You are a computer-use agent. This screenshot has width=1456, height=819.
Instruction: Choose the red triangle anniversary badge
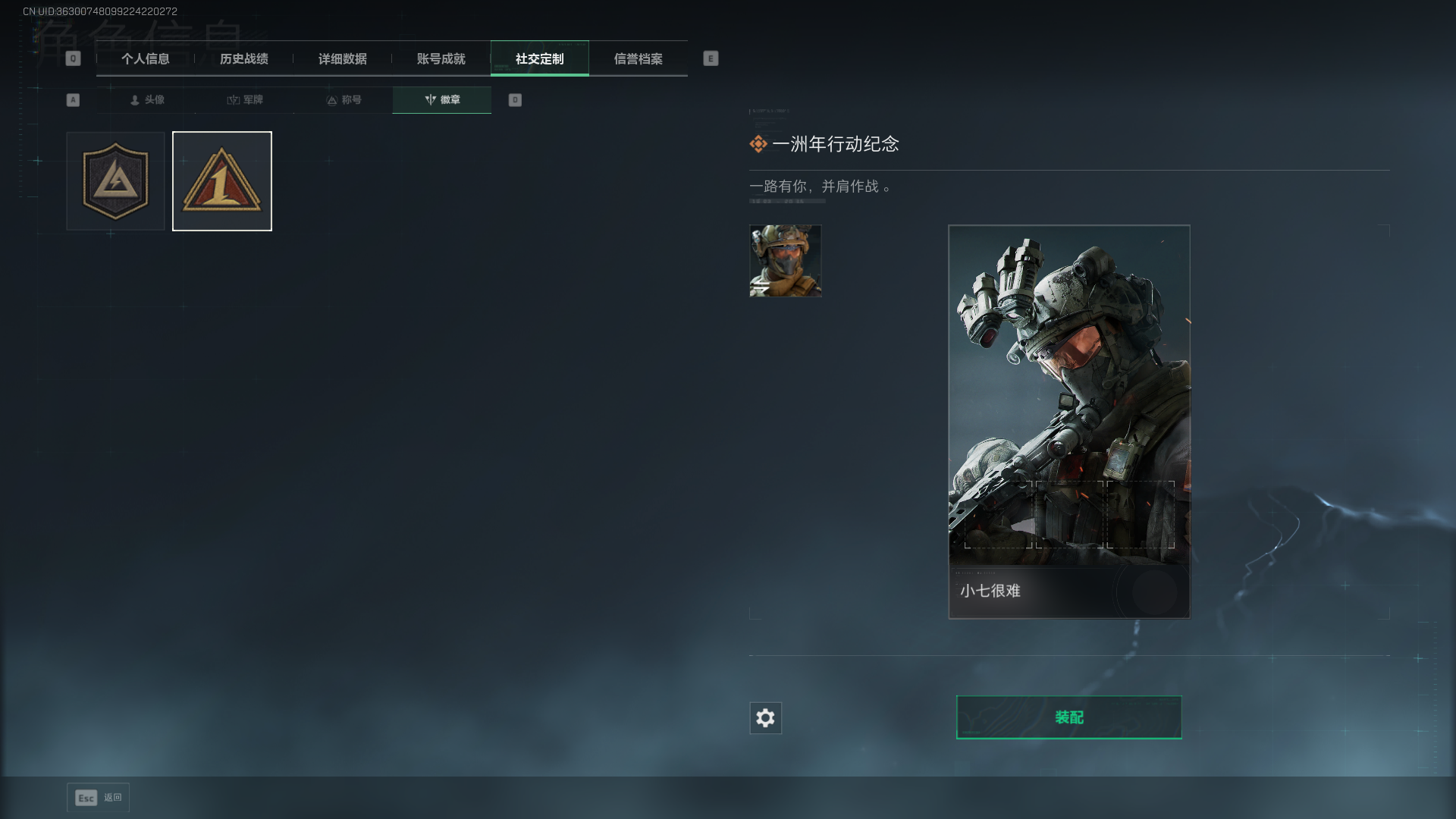(x=222, y=181)
